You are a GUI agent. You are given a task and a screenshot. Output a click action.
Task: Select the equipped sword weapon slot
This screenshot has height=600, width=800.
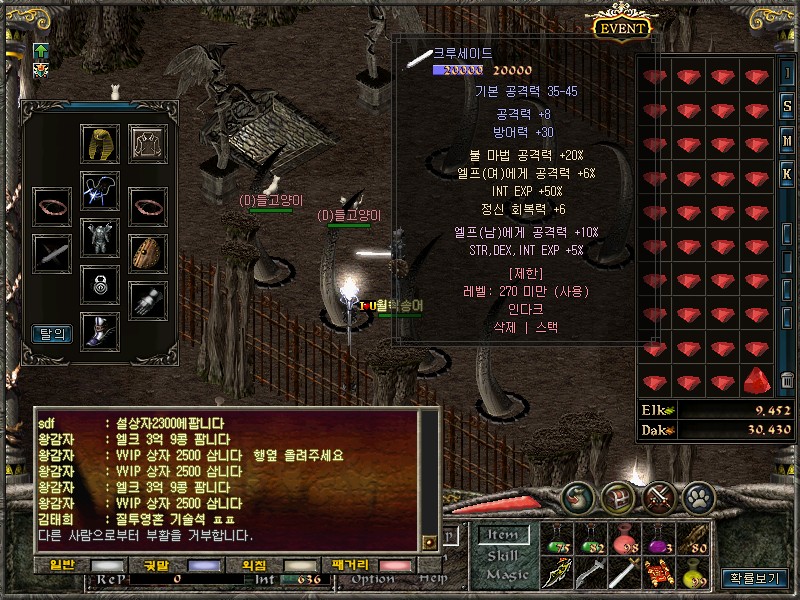(51, 253)
